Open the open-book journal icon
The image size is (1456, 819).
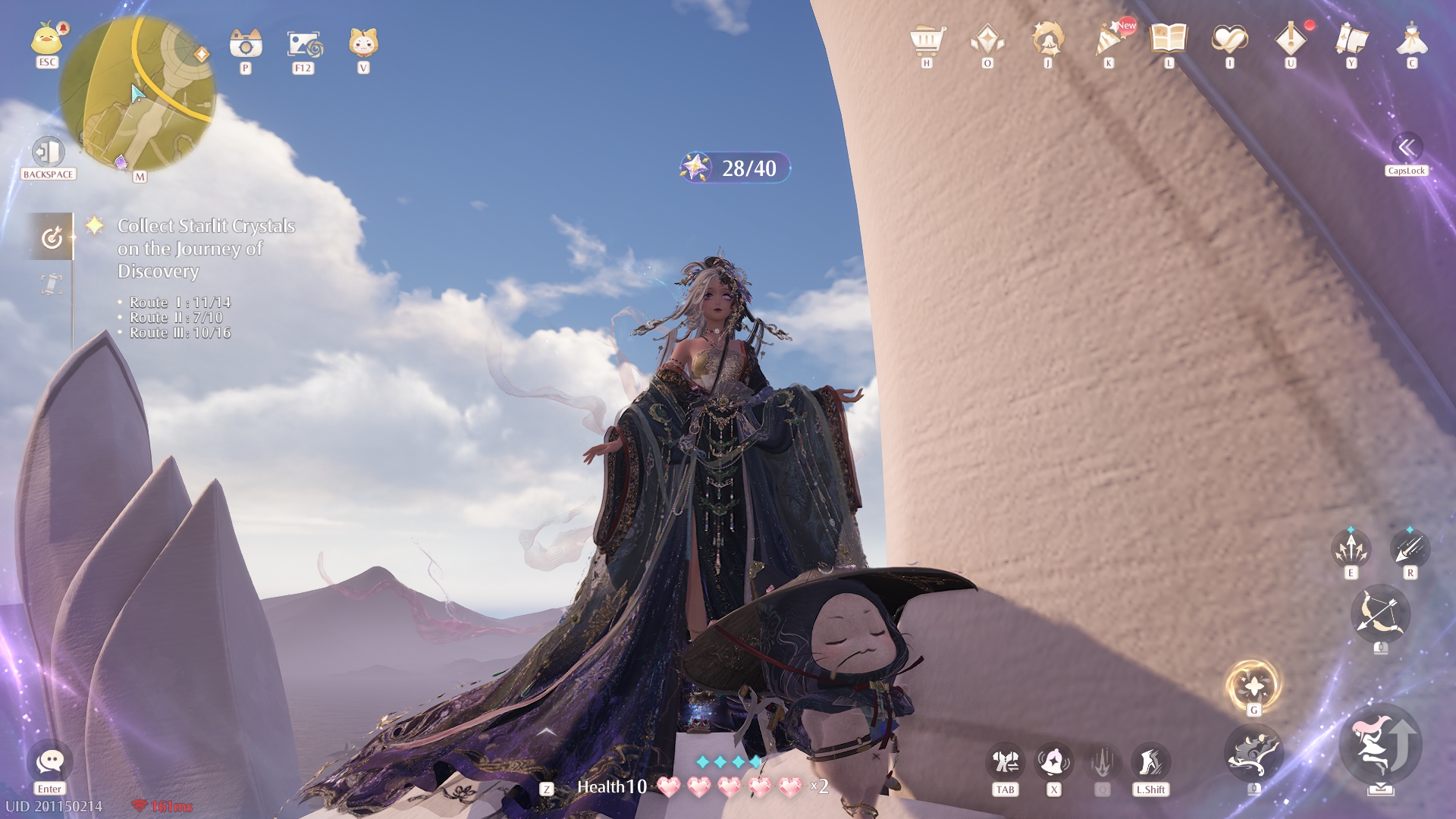1169,38
